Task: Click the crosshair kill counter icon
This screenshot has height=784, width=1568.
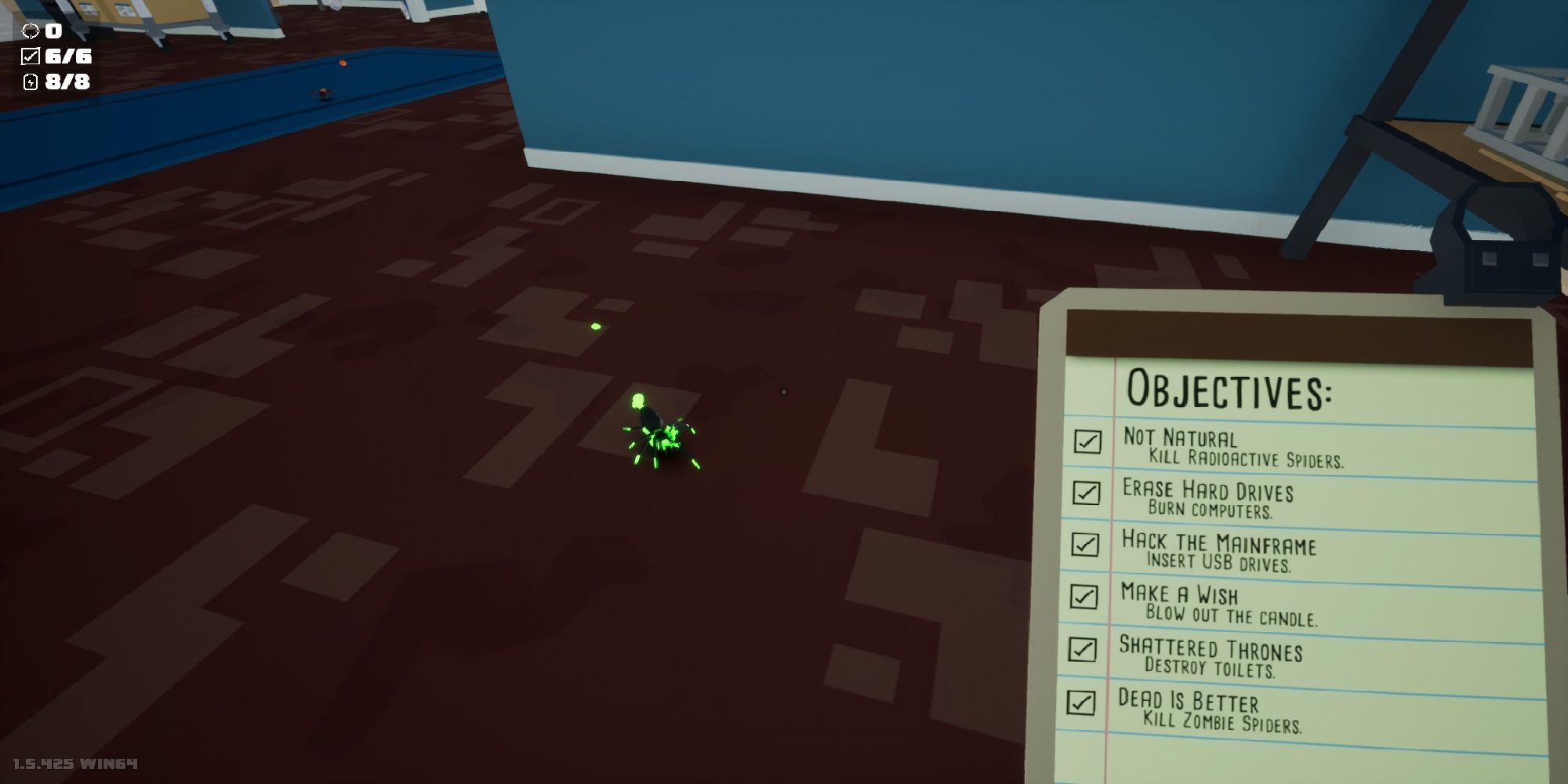Action: 31,32
